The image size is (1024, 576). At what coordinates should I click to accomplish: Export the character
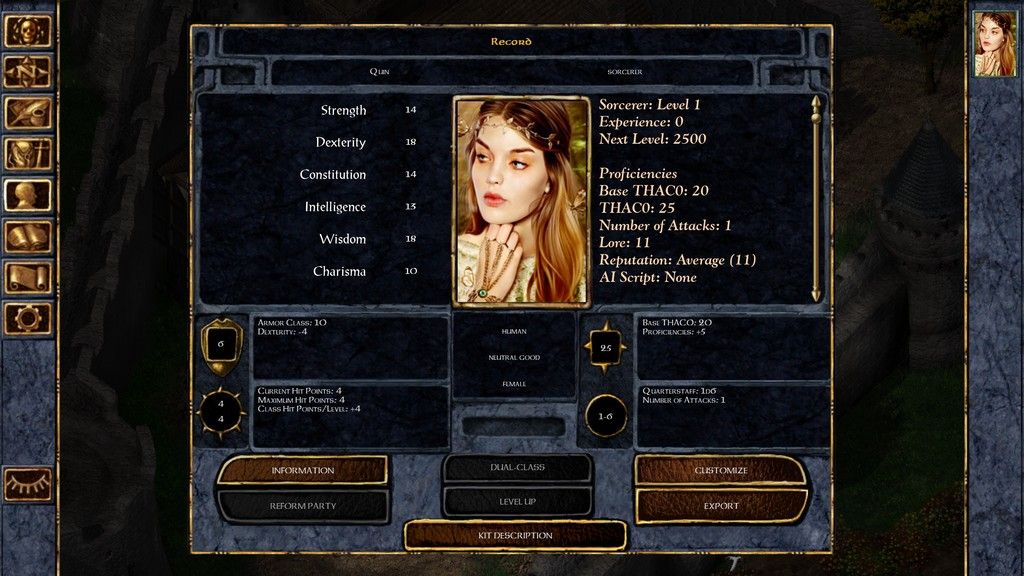click(x=721, y=506)
